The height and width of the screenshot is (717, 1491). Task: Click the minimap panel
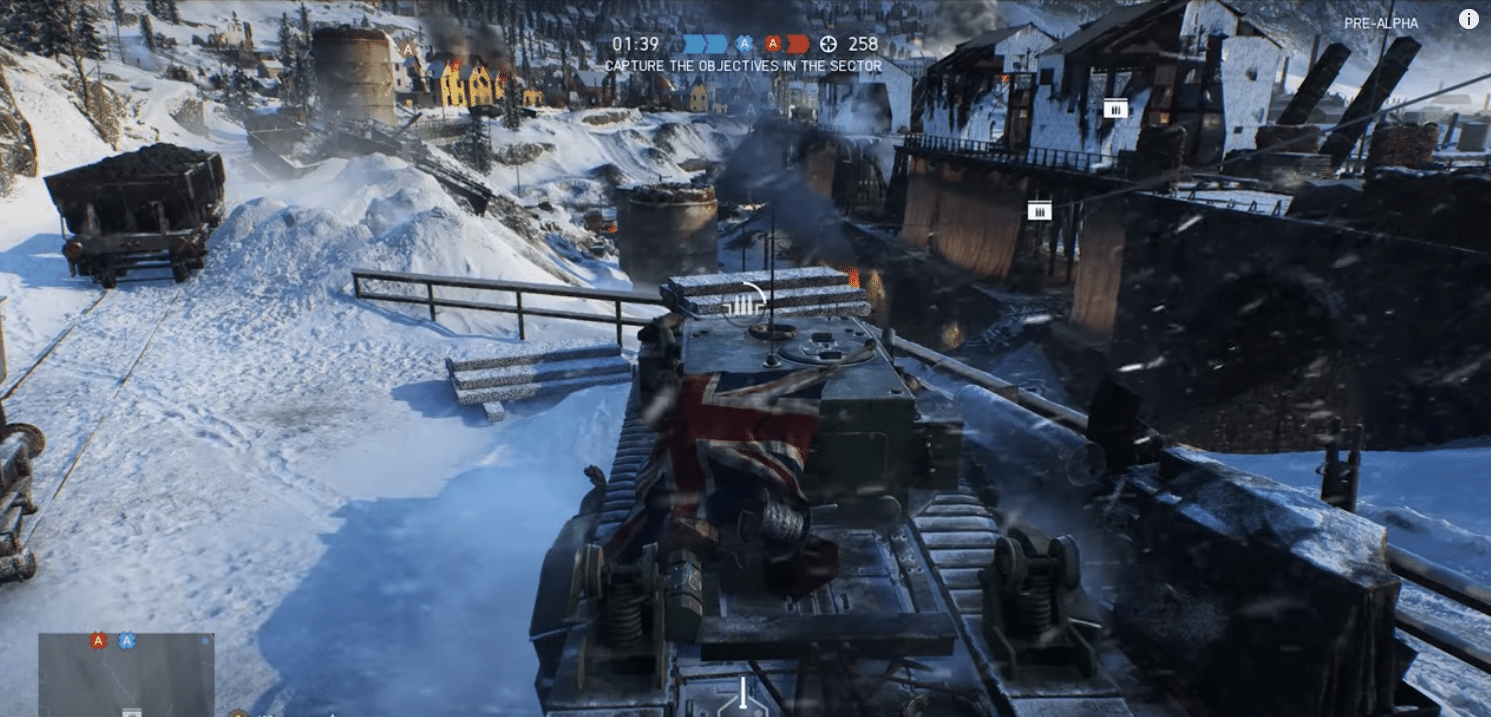(126, 674)
